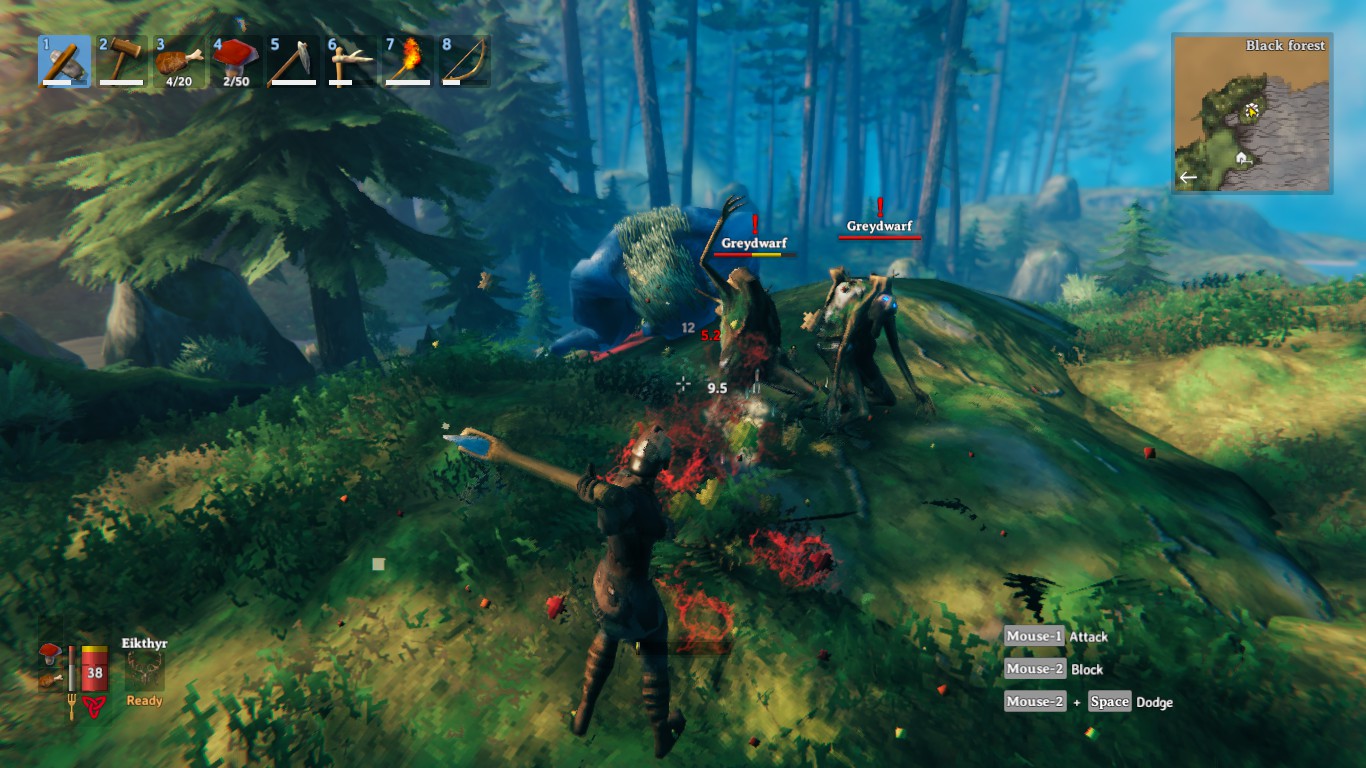Equip the flint axe in hotbar slot 5
The image size is (1366, 768).
tap(293, 59)
